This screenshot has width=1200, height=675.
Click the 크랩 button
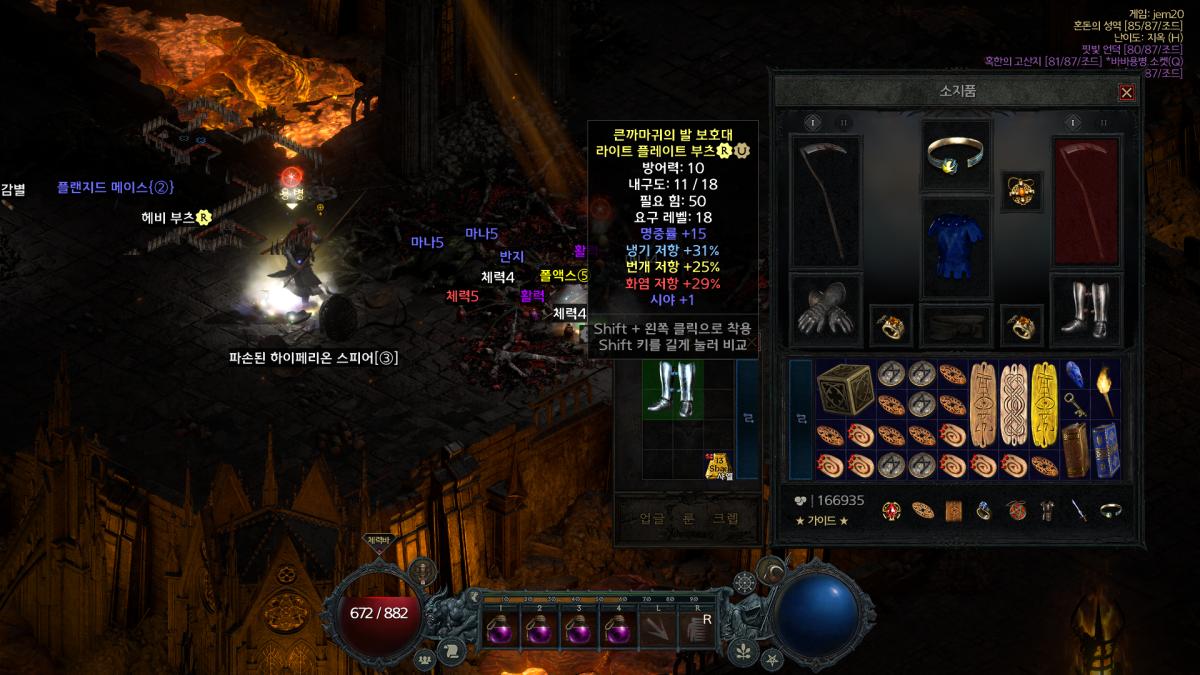point(725,518)
